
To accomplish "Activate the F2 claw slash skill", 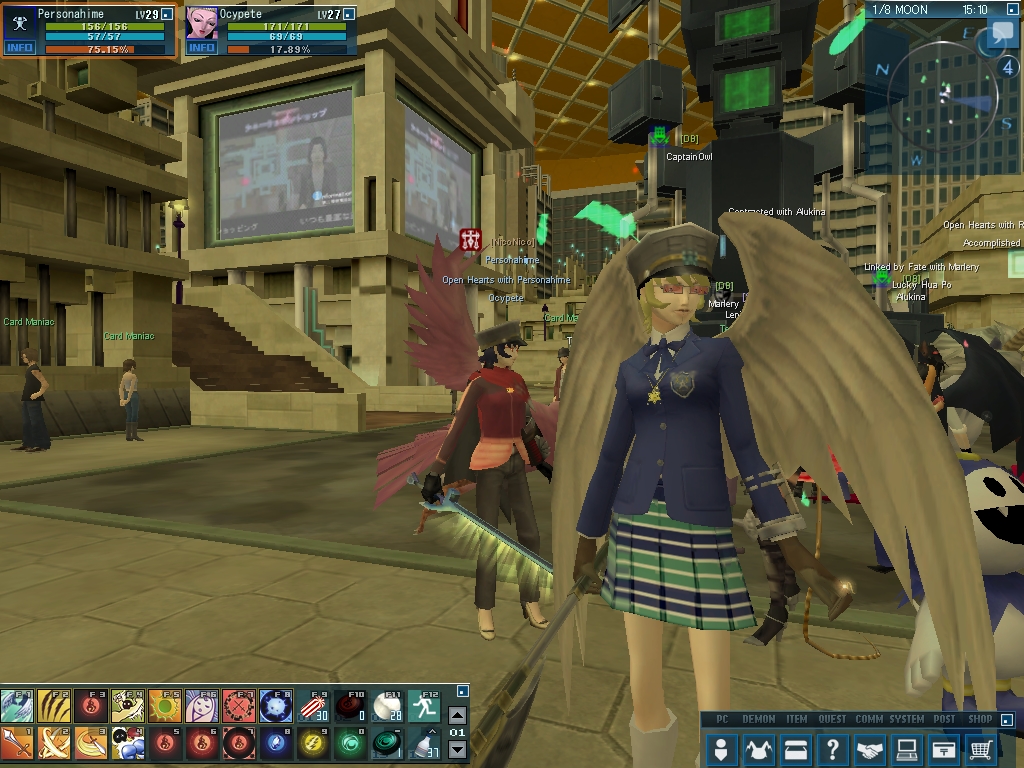I will (54, 706).
